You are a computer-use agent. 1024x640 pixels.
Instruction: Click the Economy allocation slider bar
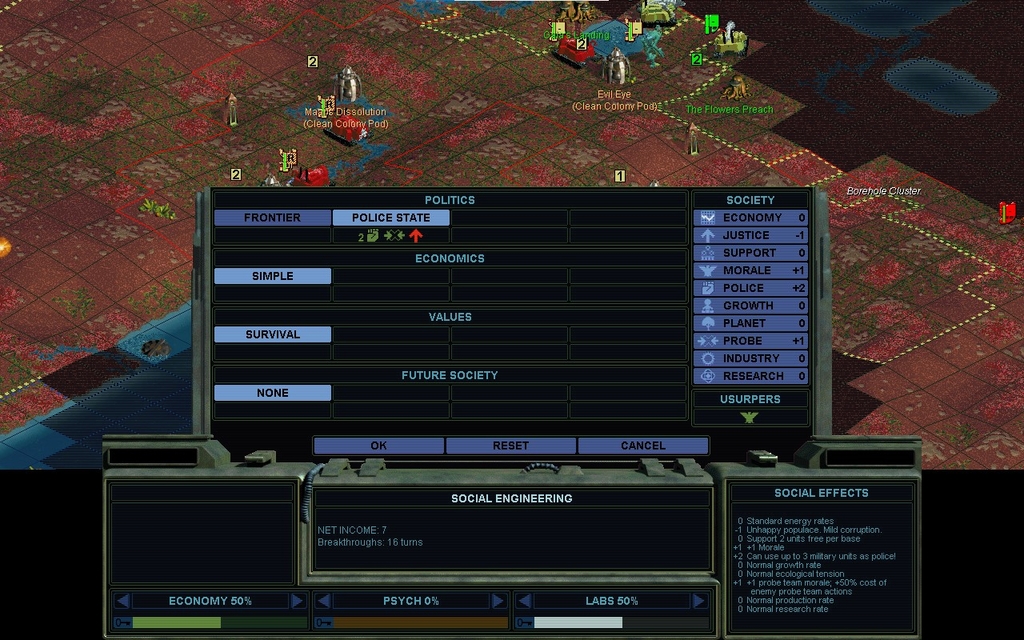(219, 622)
